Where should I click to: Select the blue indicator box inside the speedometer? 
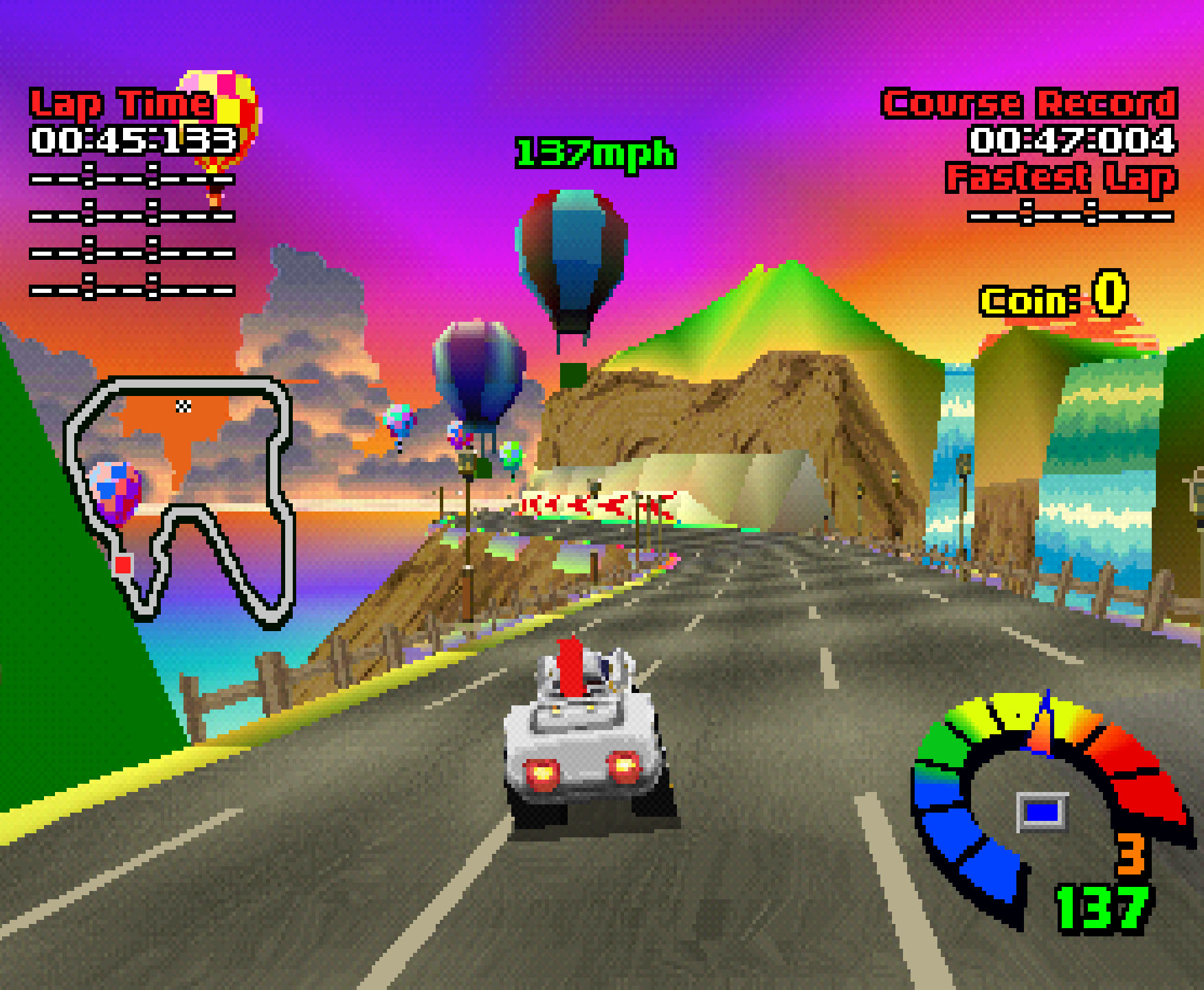[x=1042, y=812]
